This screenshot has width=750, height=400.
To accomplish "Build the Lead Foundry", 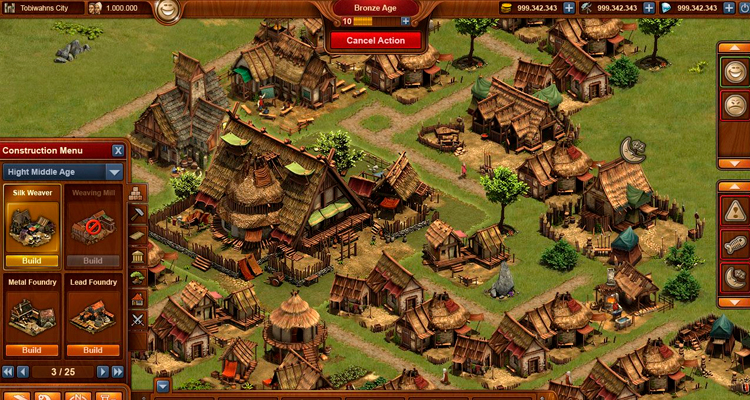I will pyautogui.click(x=93, y=351).
